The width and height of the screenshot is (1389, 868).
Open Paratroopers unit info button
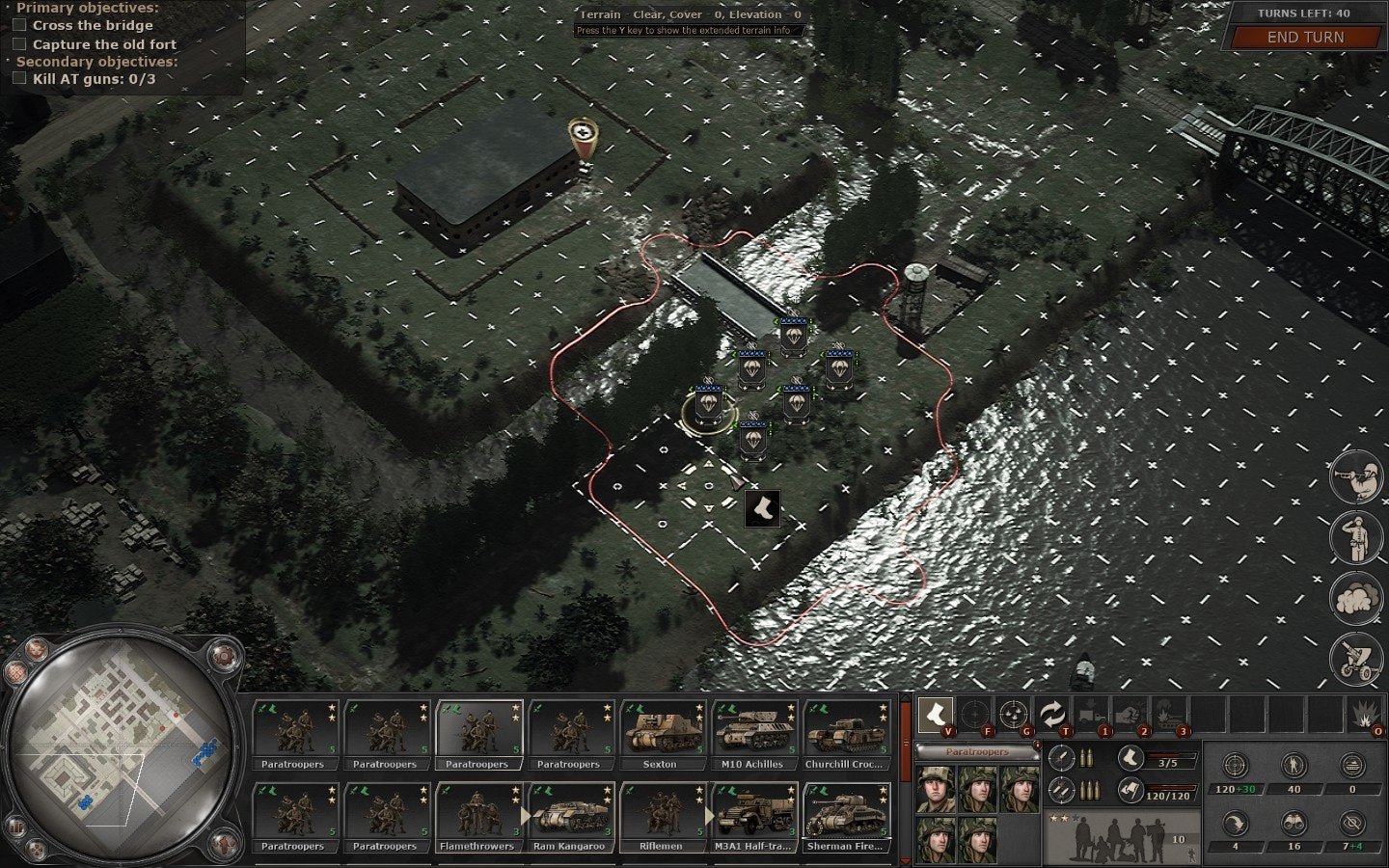click(x=976, y=751)
